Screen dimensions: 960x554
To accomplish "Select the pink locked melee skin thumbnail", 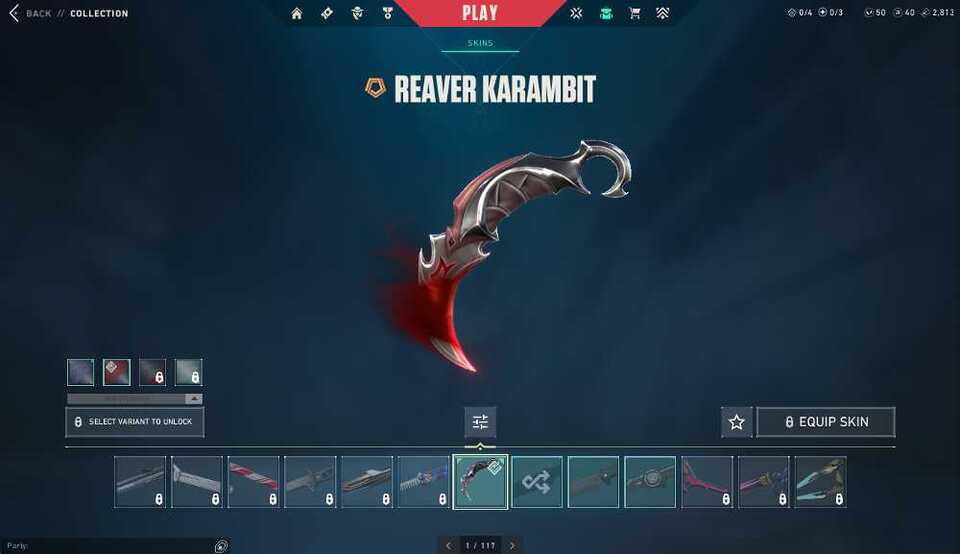I will [707, 482].
